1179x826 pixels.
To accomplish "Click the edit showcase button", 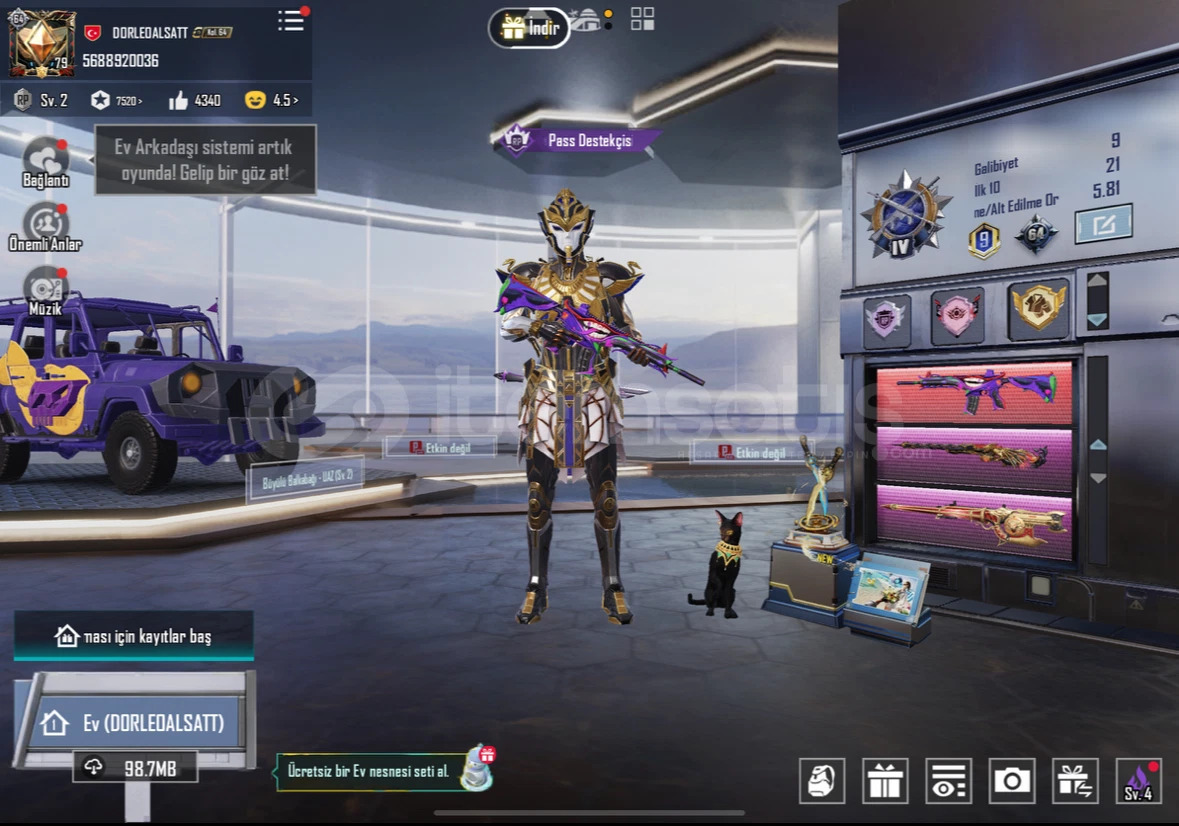I will click(x=1103, y=224).
